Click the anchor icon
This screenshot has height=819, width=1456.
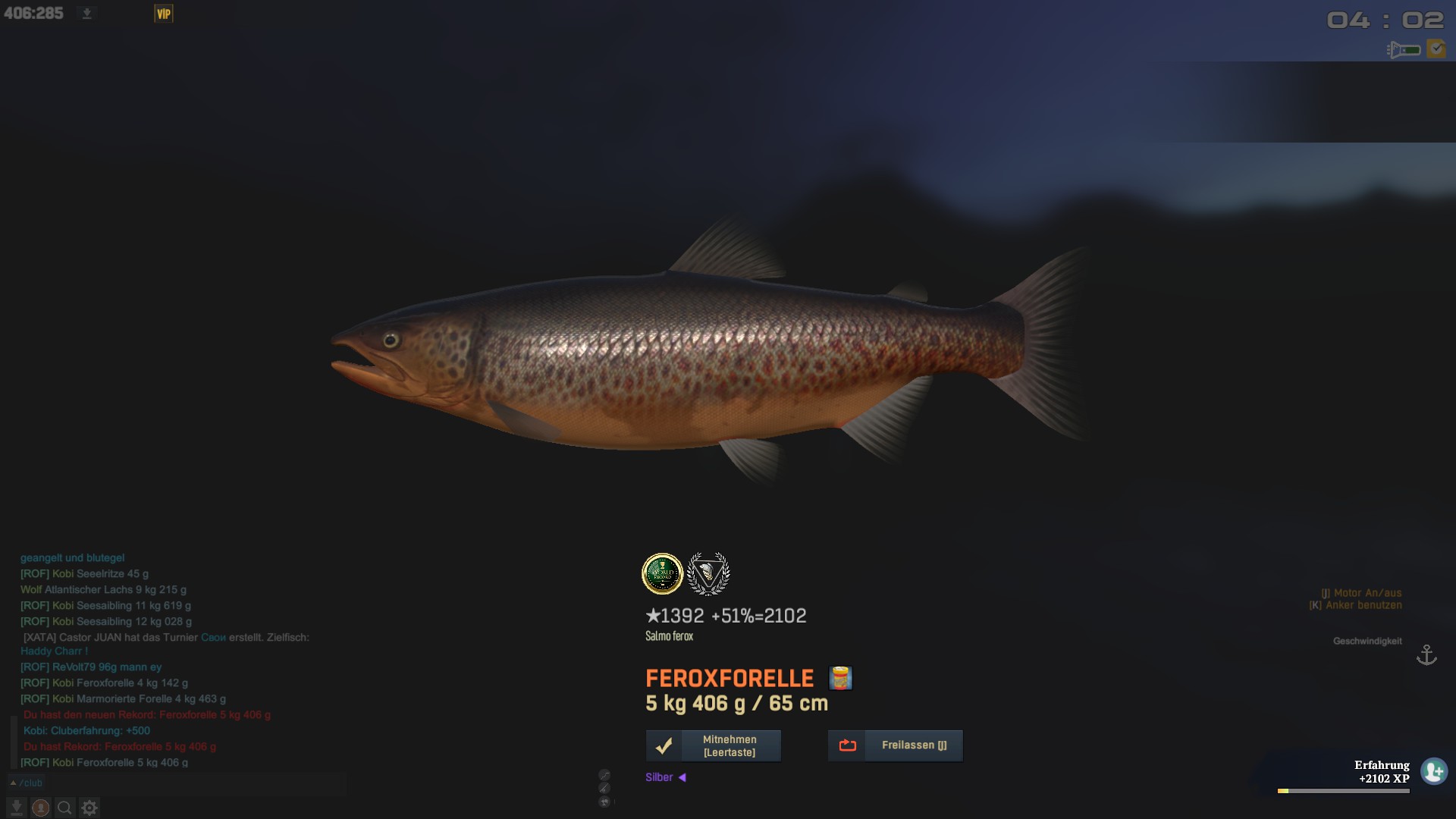click(x=1426, y=654)
